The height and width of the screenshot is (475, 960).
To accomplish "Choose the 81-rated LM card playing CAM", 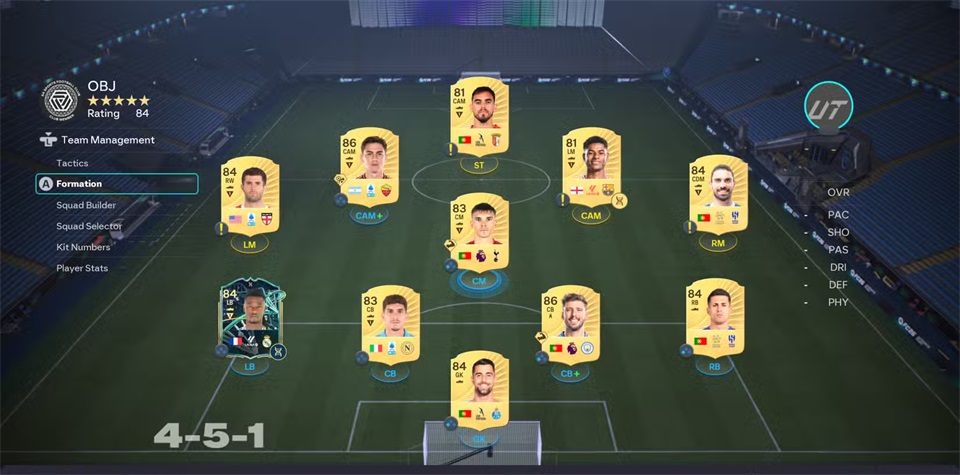I will click(591, 167).
